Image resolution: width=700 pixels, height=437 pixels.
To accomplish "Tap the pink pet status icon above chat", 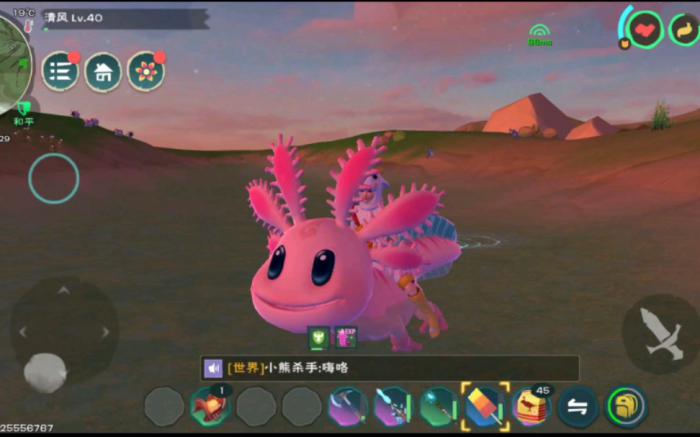I will tap(345, 338).
